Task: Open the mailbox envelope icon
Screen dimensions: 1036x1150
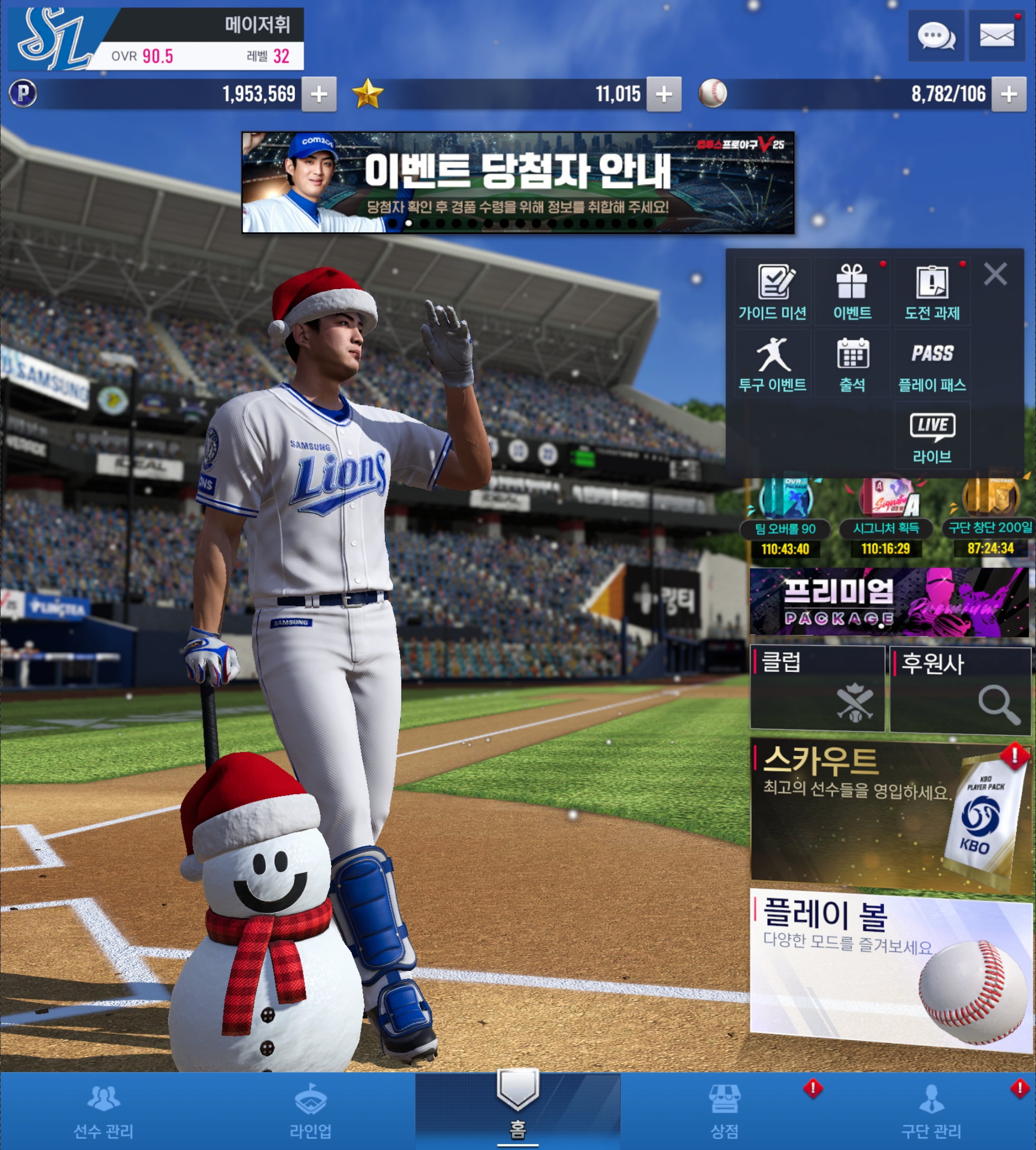Action: click(x=996, y=36)
